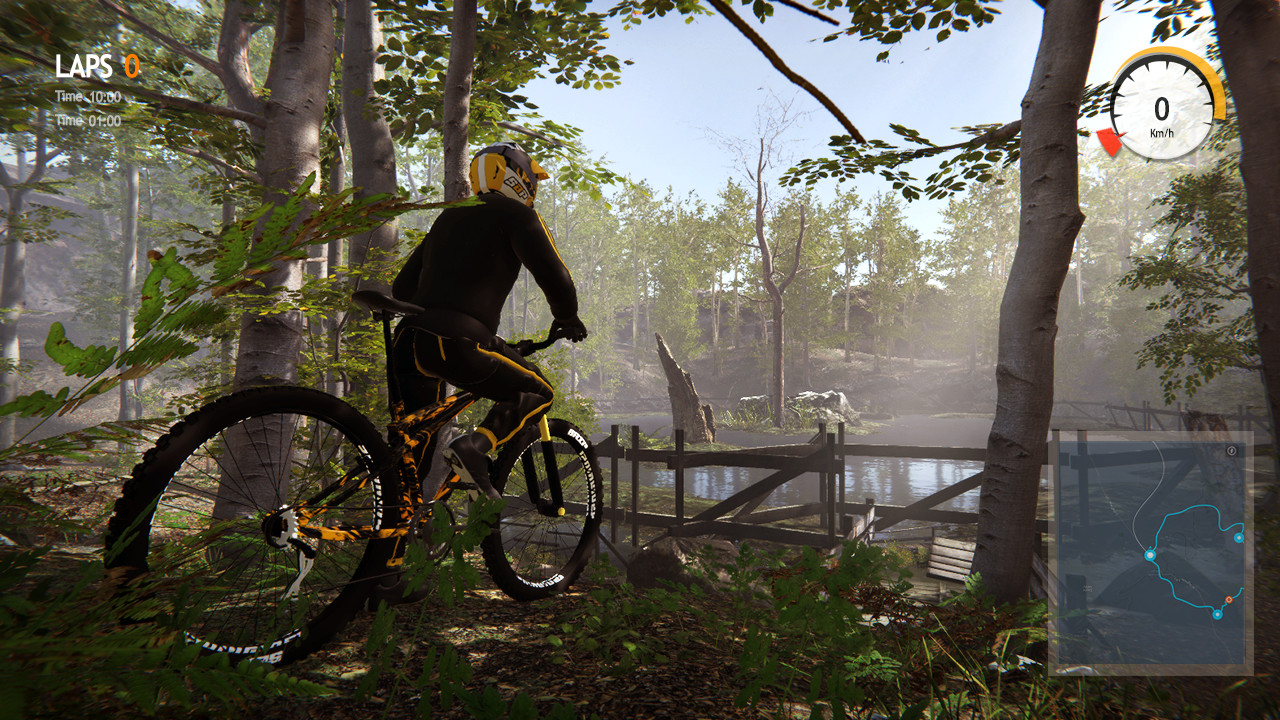Screen dimensions: 1280x720
Task: Click the 01:00 time display
Action: point(105,119)
